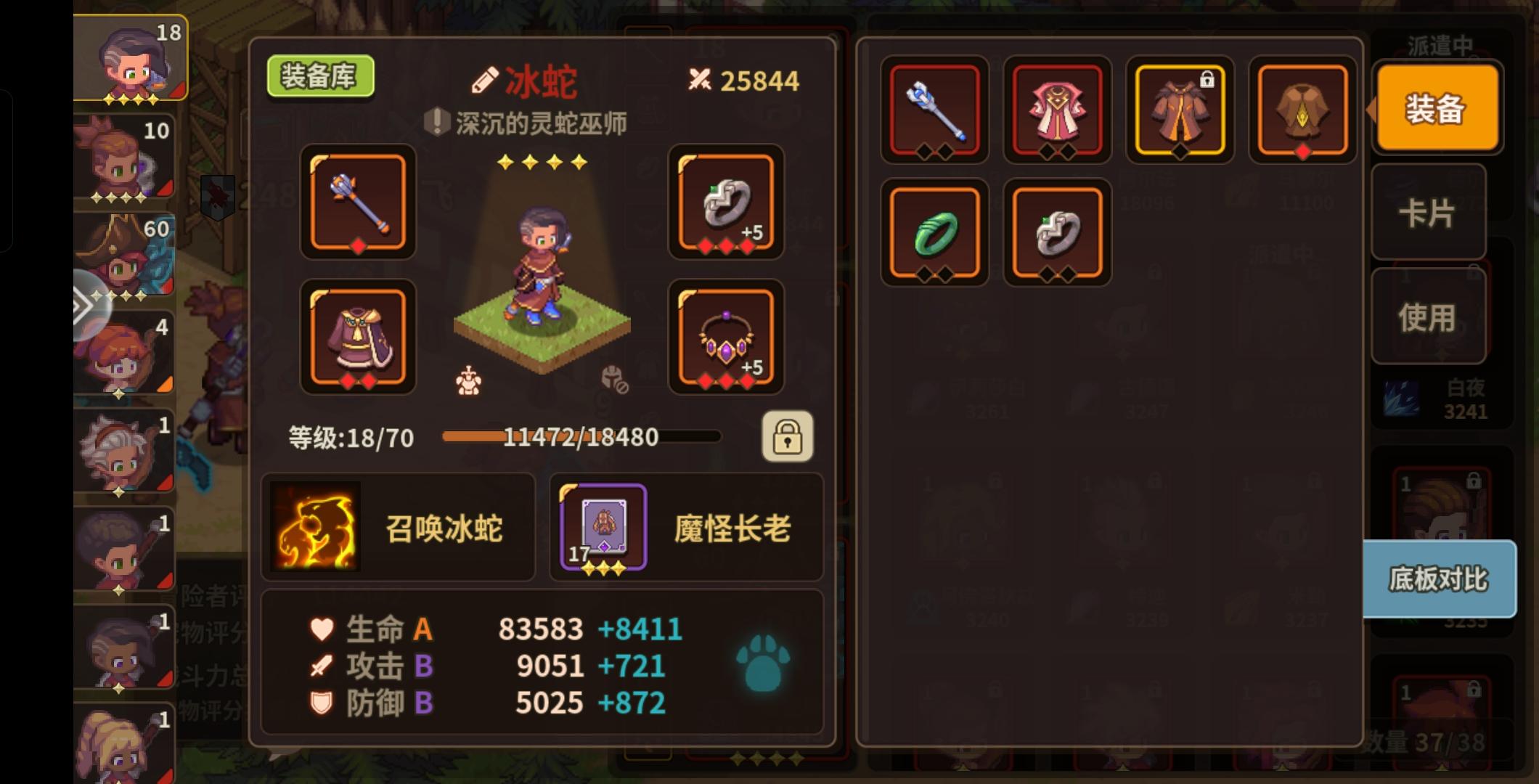Click the level progress bar showing 11472/18480
This screenshot has width=1539, height=784.
point(579,437)
